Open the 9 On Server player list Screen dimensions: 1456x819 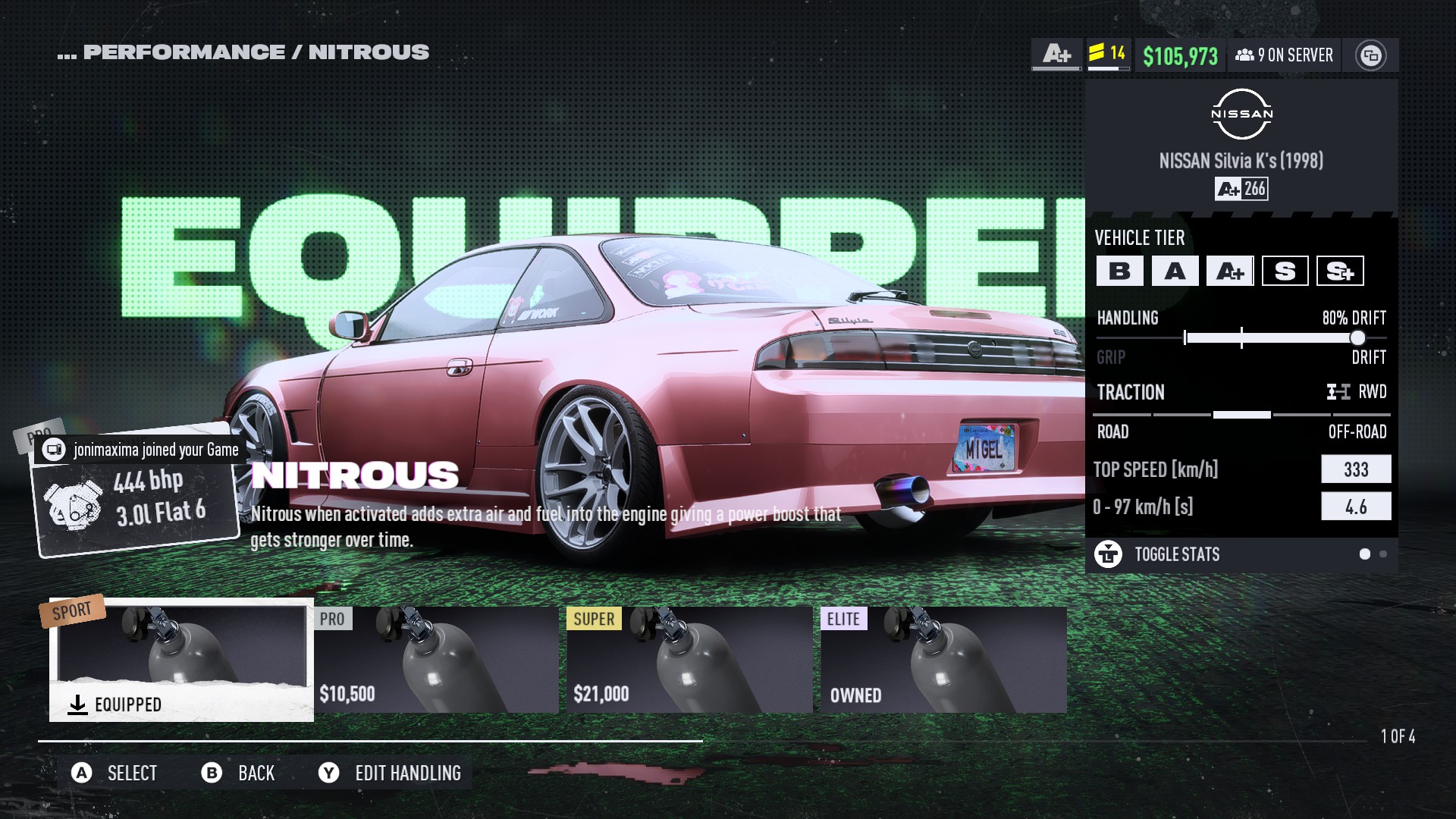pos(1284,55)
